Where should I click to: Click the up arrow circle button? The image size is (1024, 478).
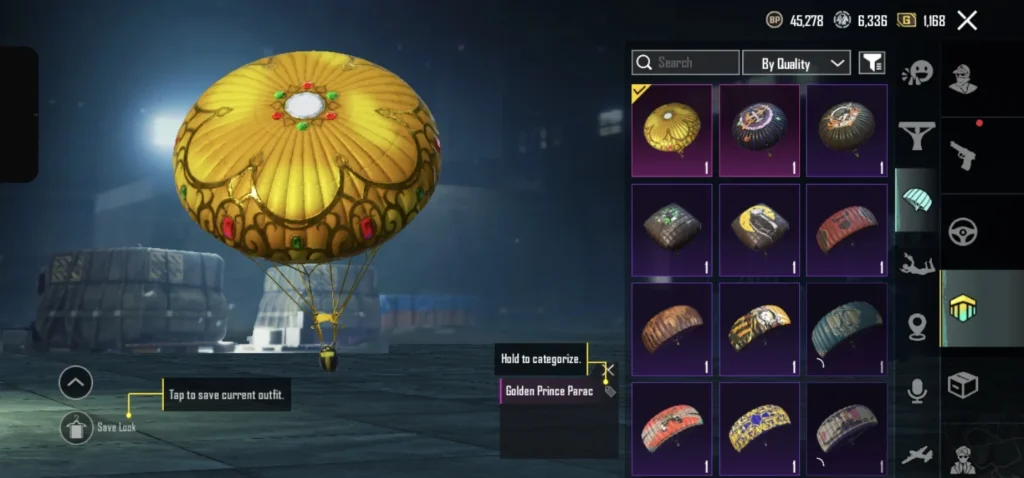tap(76, 382)
